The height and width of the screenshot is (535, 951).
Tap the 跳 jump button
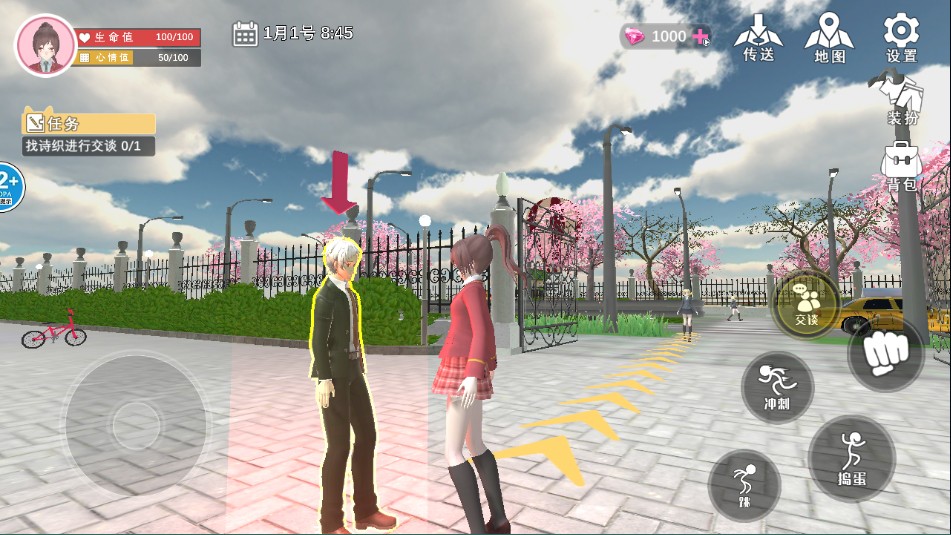click(x=743, y=485)
